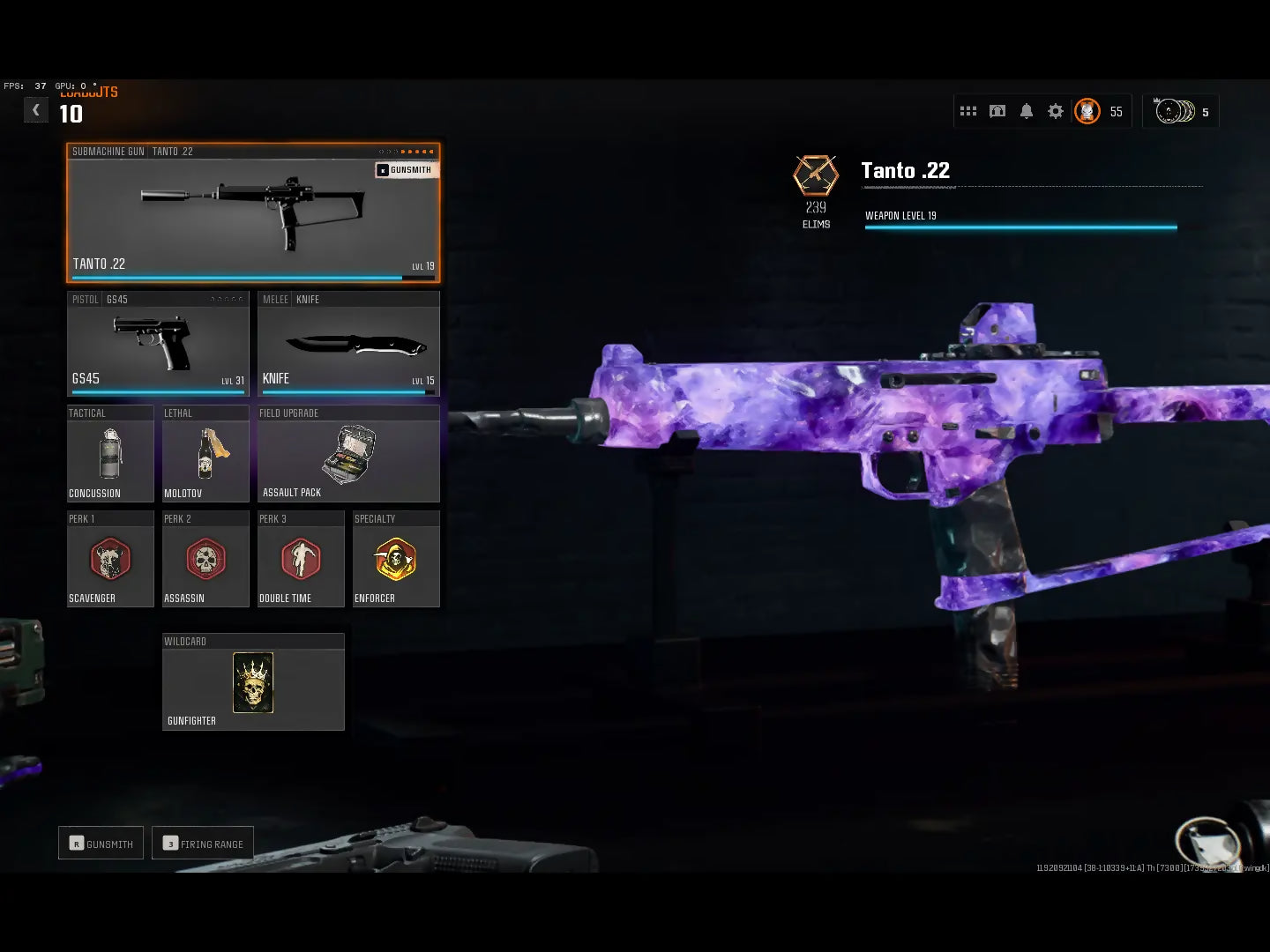Choose the GS45 pistol slot
Viewport: 1270px width, 952px height.
tap(158, 344)
